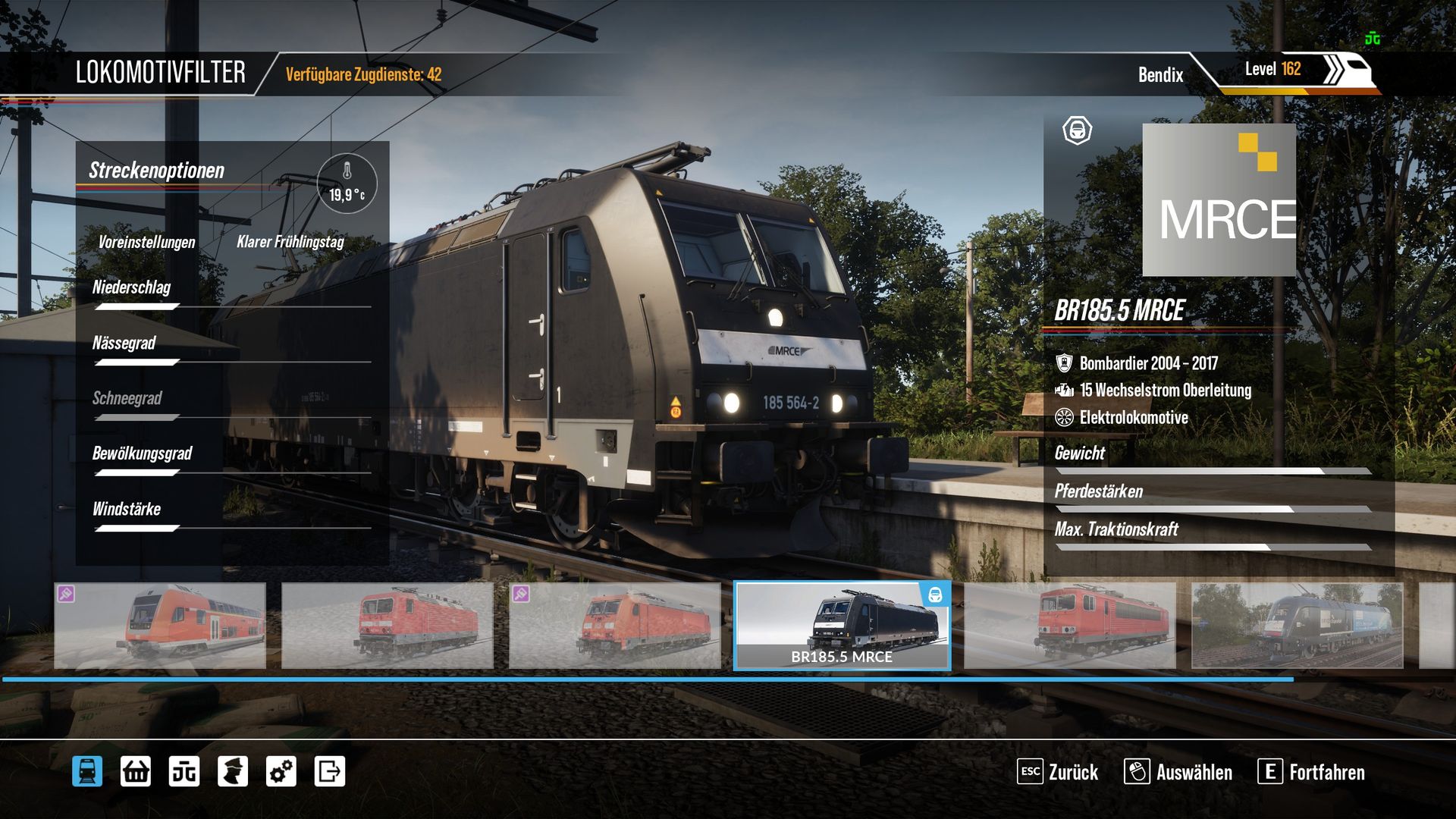
Task: Change the Klarer Frühlingstag weather preset
Action: point(290,242)
